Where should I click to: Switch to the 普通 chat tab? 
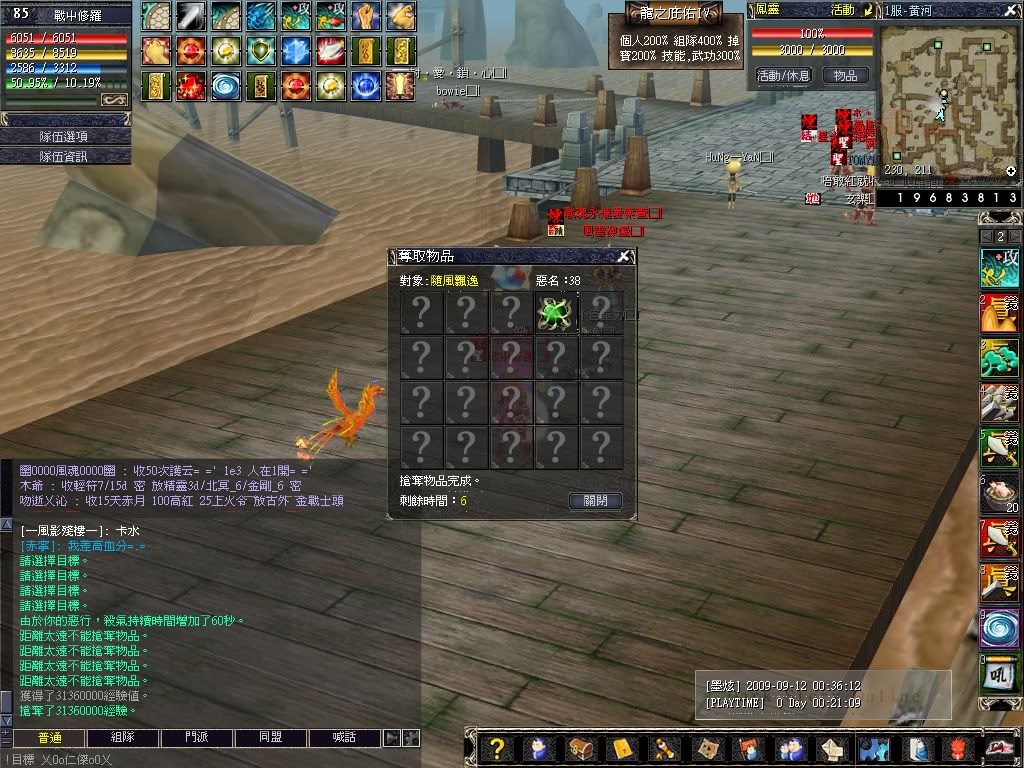coord(50,738)
